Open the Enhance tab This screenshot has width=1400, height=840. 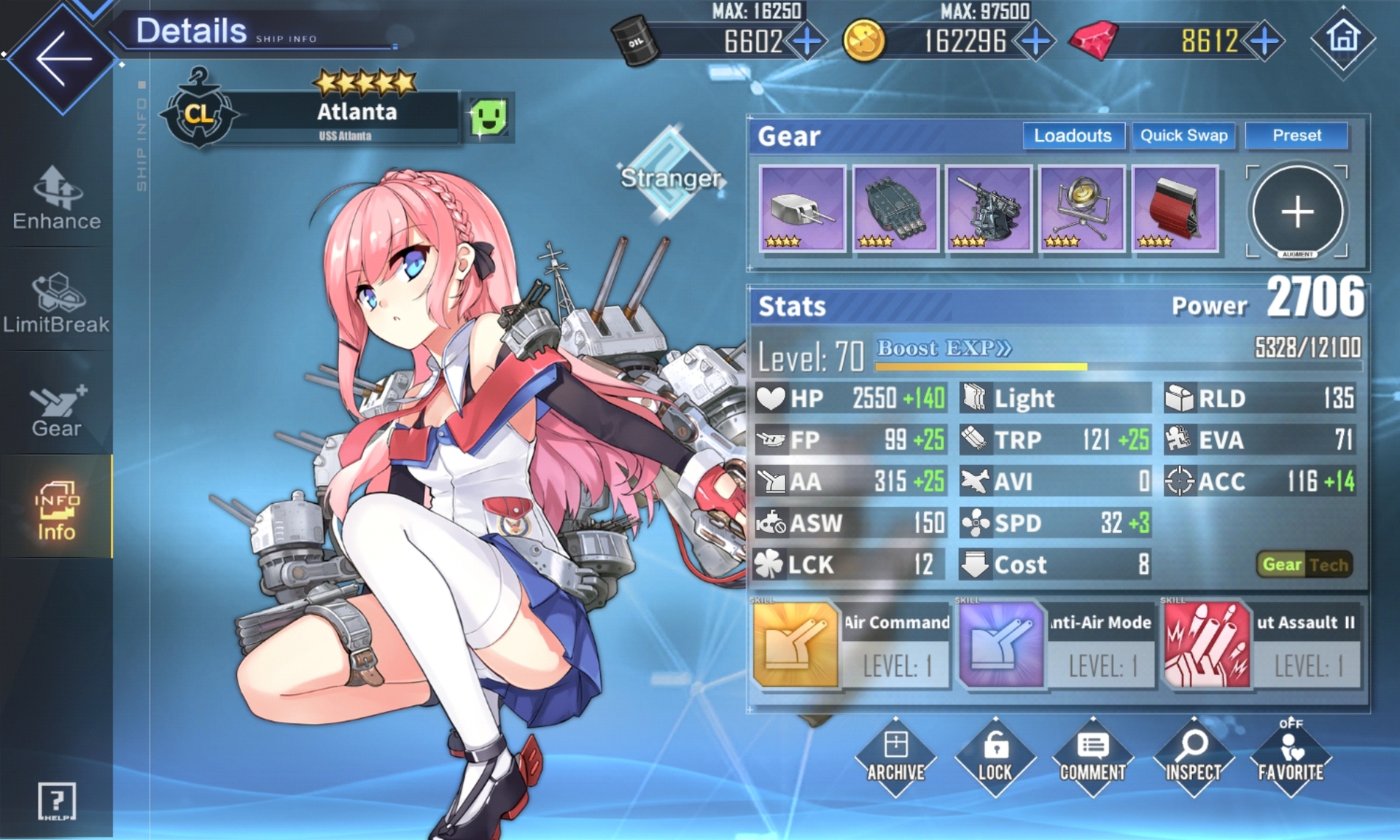[x=57, y=199]
